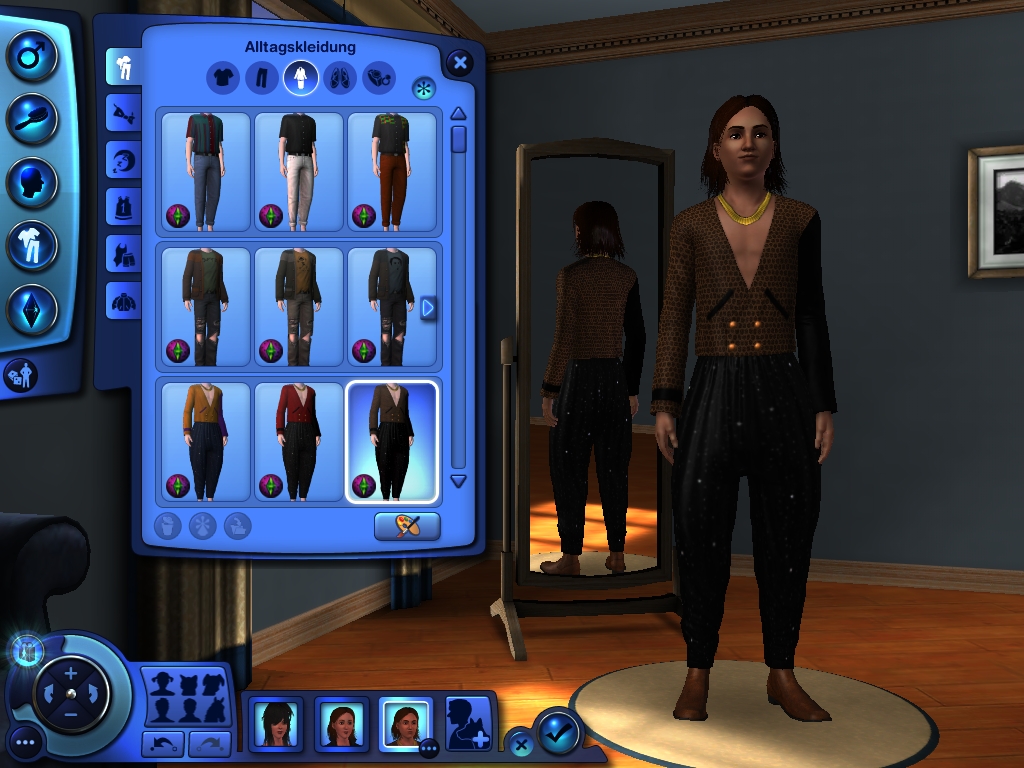The image size is (1024, 768).
Task: Select the red jacket outfit
Action: point(299,441)
